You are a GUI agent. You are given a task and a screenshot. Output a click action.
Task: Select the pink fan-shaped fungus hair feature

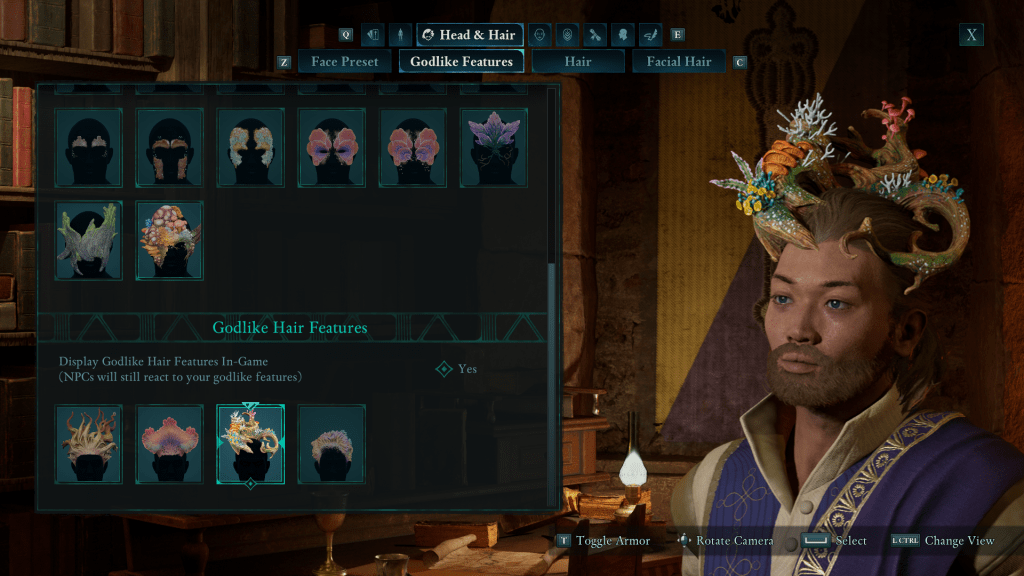point(170,444)
